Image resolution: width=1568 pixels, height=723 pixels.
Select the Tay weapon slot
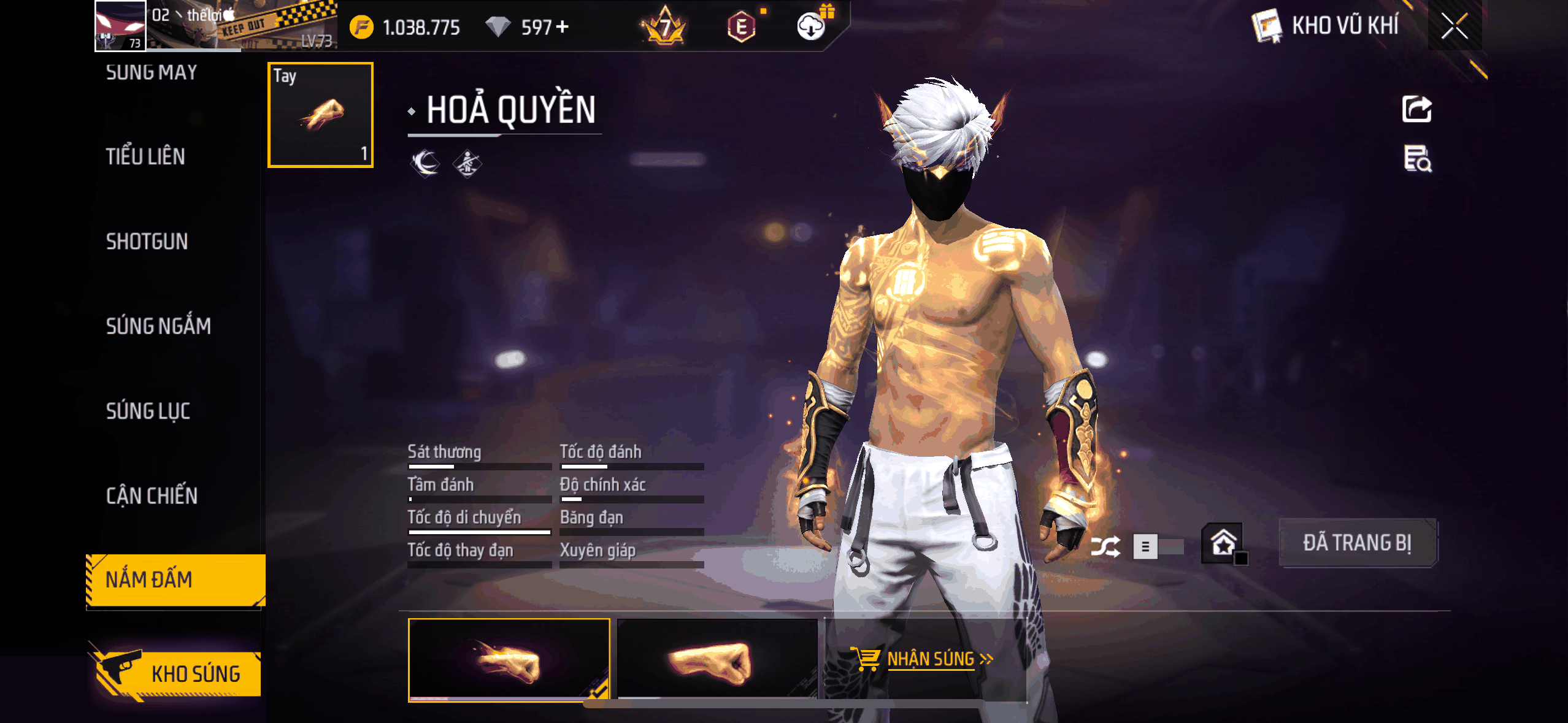(x=320, y=115)
